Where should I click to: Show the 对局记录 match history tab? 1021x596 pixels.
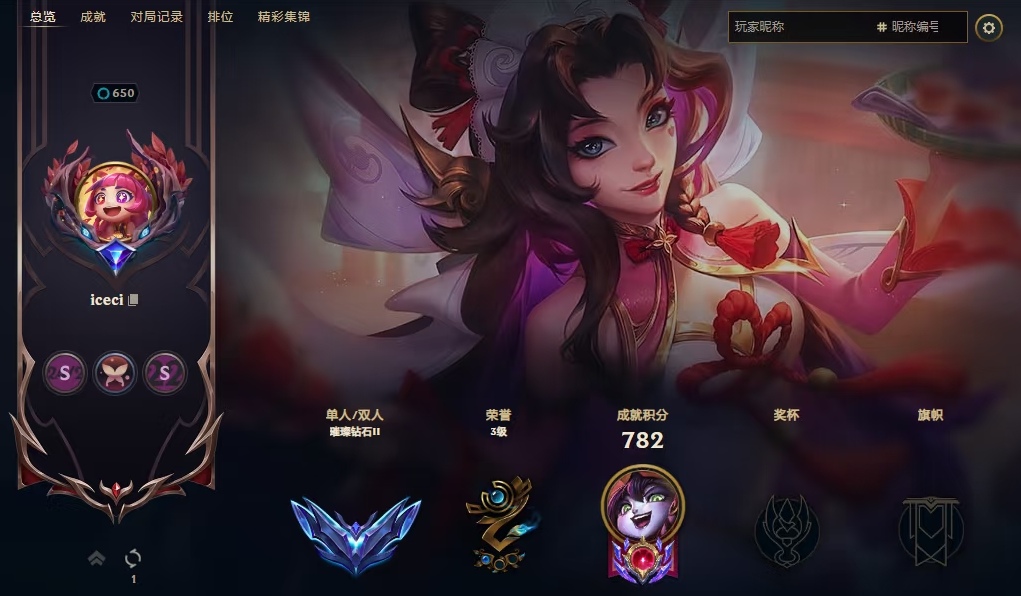(157, 17)
